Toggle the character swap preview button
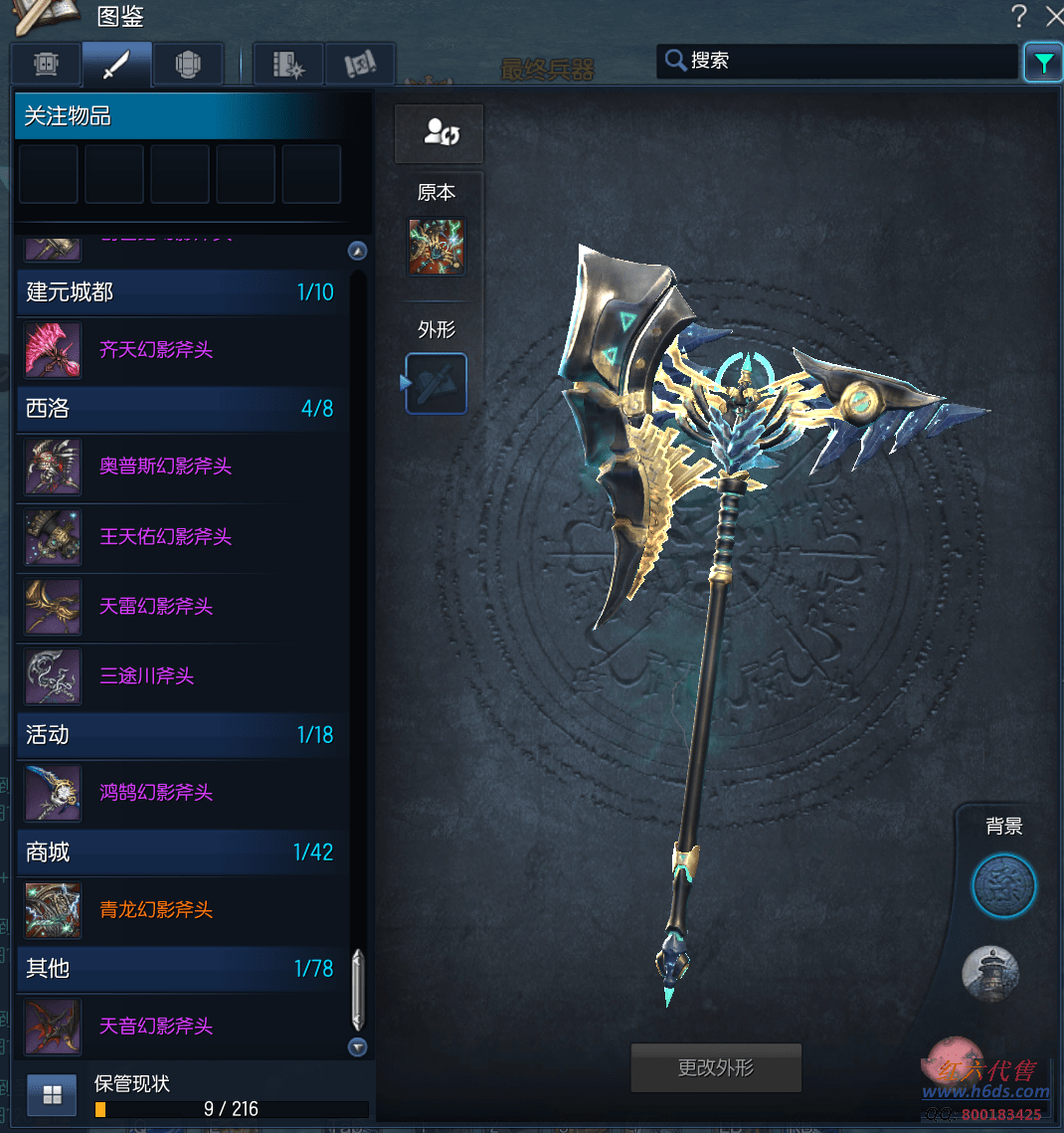This screenshot has height=1133, width=1064. tap(440, 132)
